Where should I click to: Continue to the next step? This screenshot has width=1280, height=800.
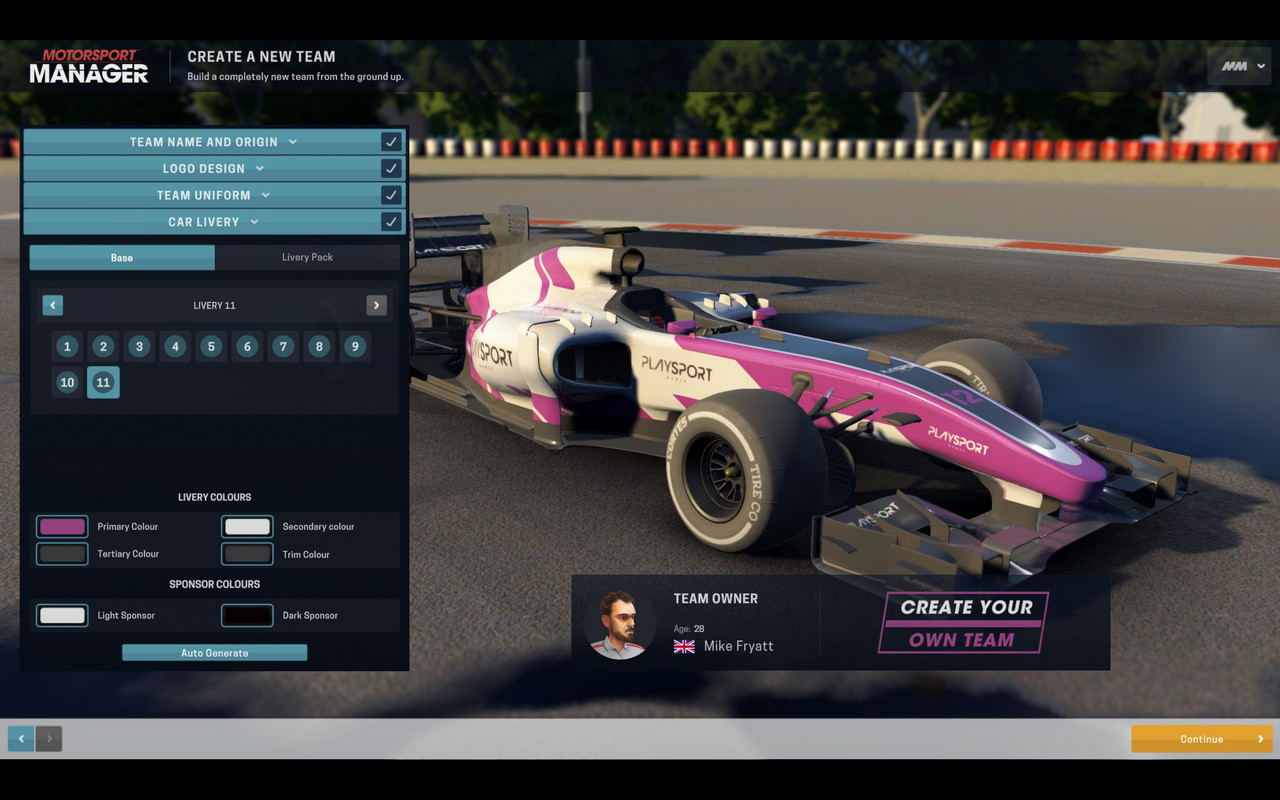click(x=1201, y=739)
